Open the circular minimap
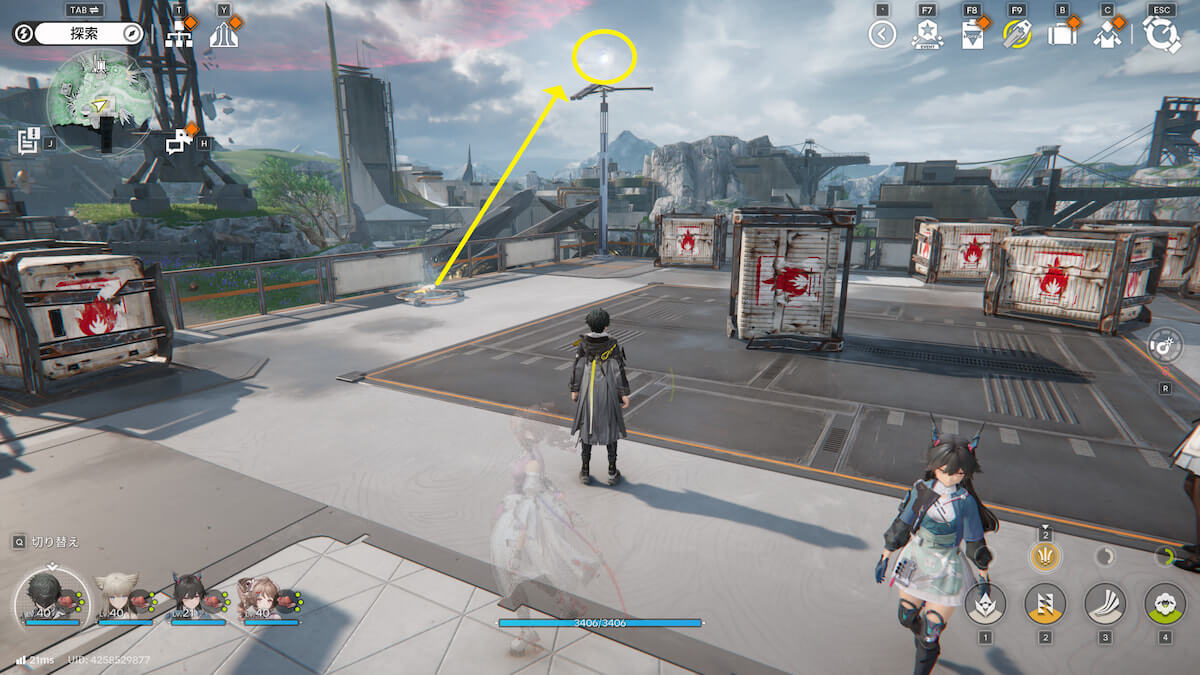Image resolution: width=1200 pixels, height=675 pixels. (99, 100)
